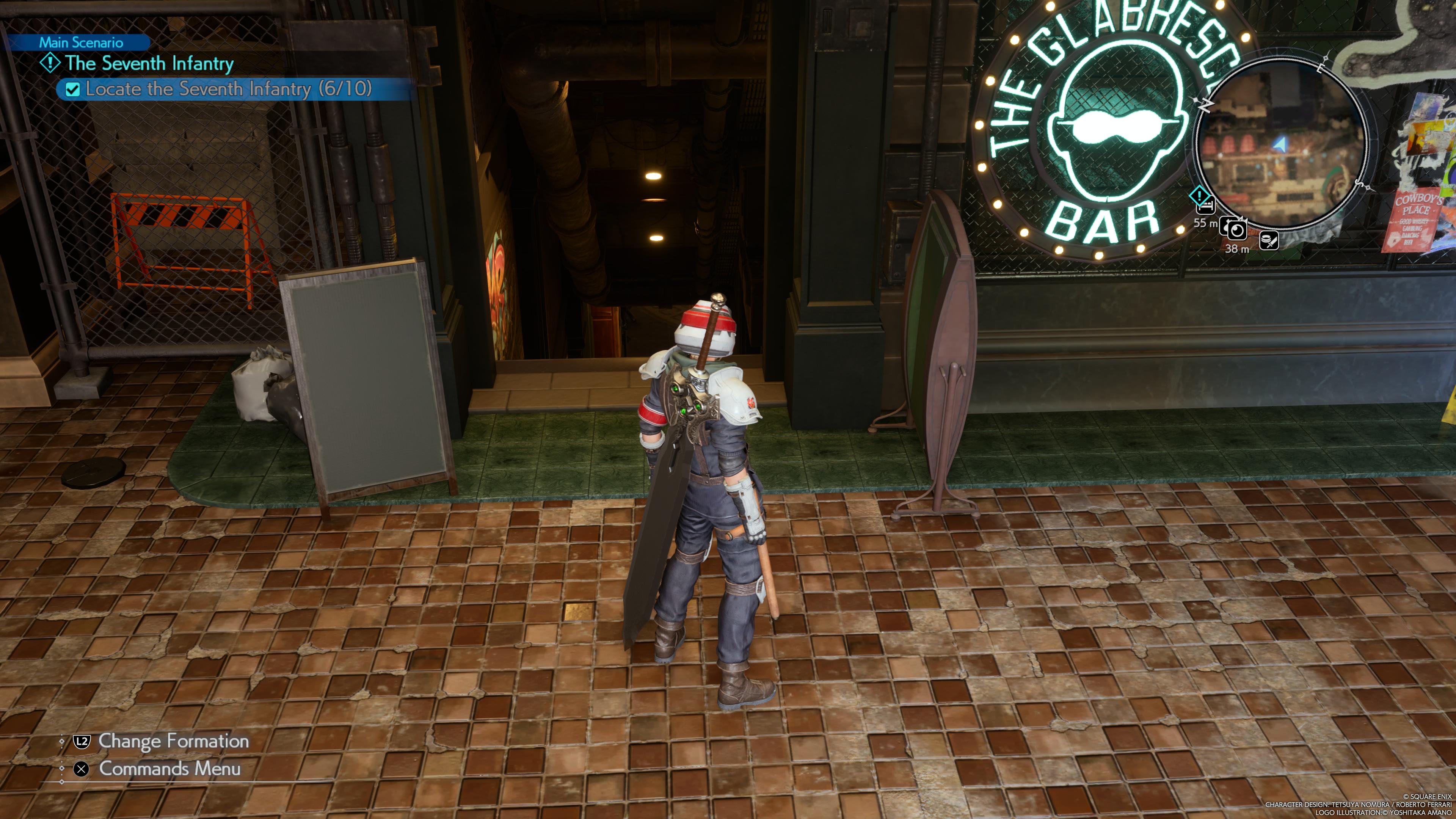This screenshot has width=1456, height=819.
Task: Click the E compass marker on the minimap
Action: pos(1320,68)
